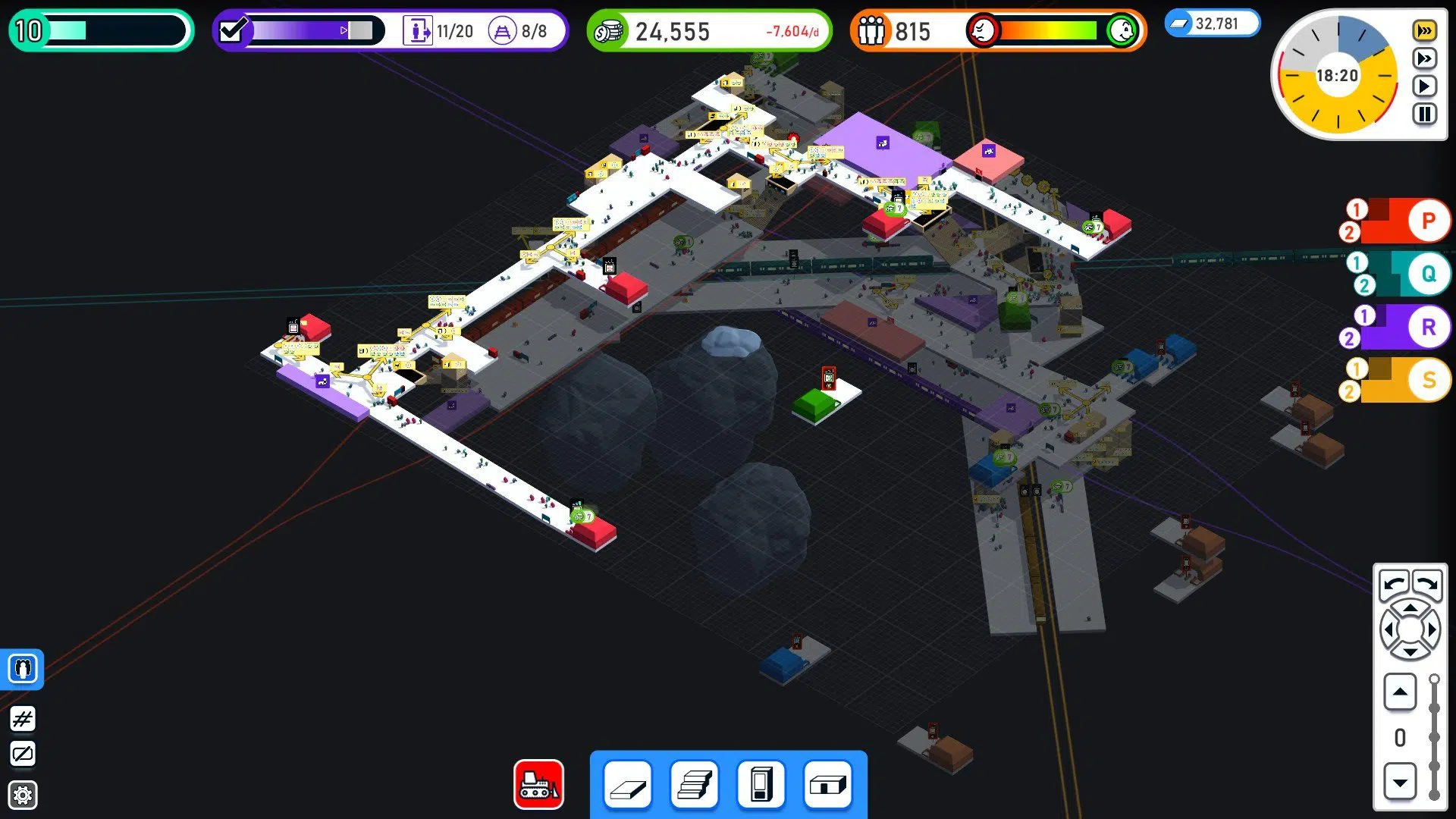Select the yellow S line button

[x=1427, y=380]
